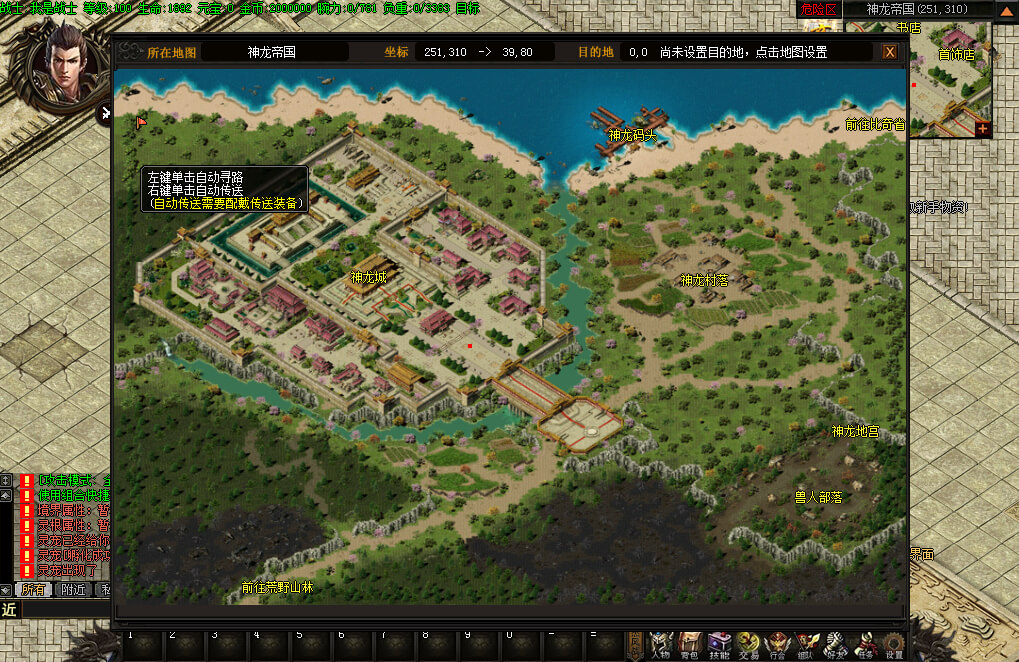This screenshot has height=662, width=1019.
Task: Open the 背包 backpack
Action: (x=689, y=645)
